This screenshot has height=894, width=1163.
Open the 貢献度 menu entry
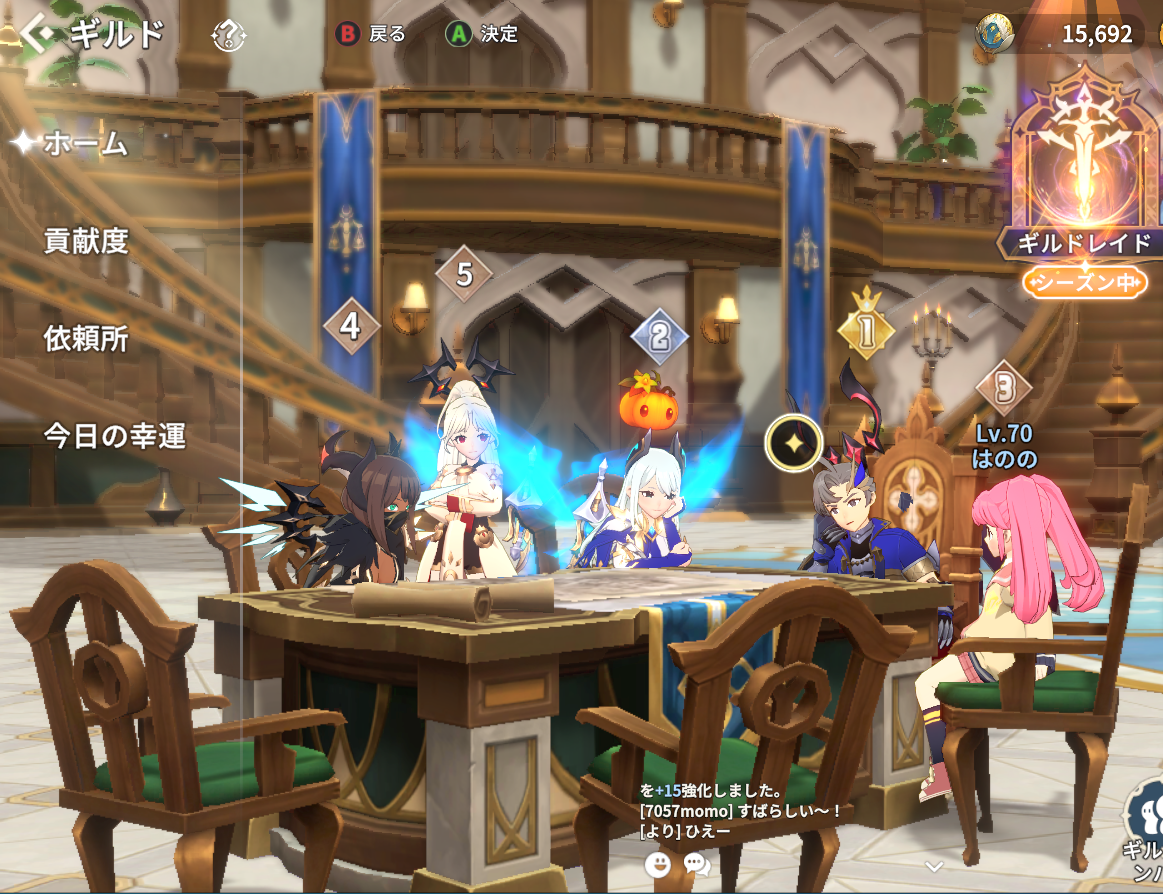[86, 240]
